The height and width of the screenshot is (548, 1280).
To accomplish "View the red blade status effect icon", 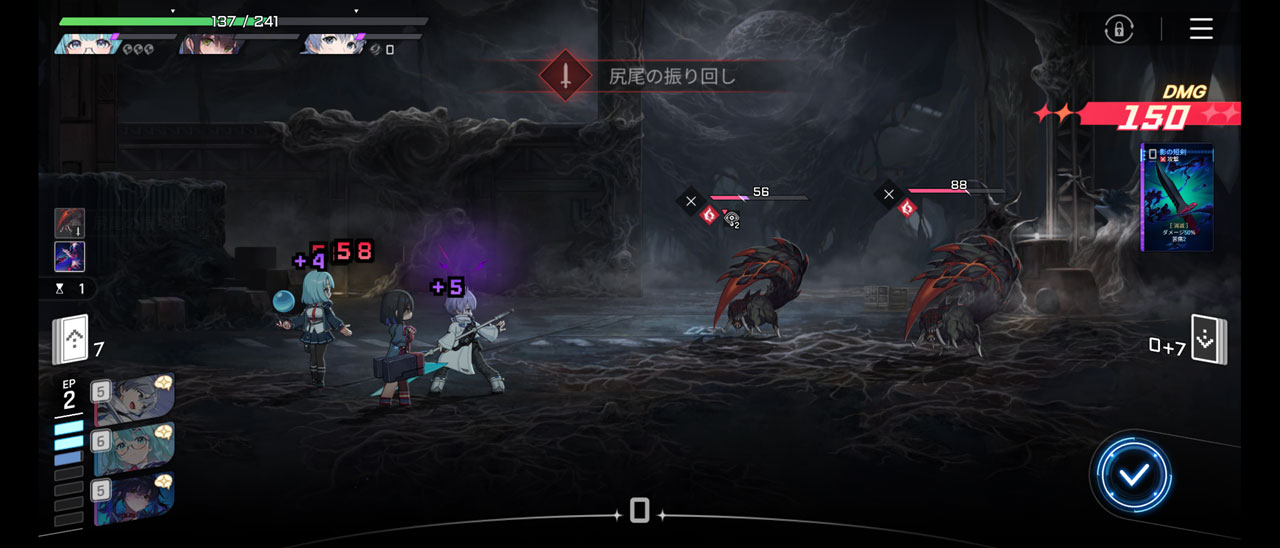I will (70, 223).
